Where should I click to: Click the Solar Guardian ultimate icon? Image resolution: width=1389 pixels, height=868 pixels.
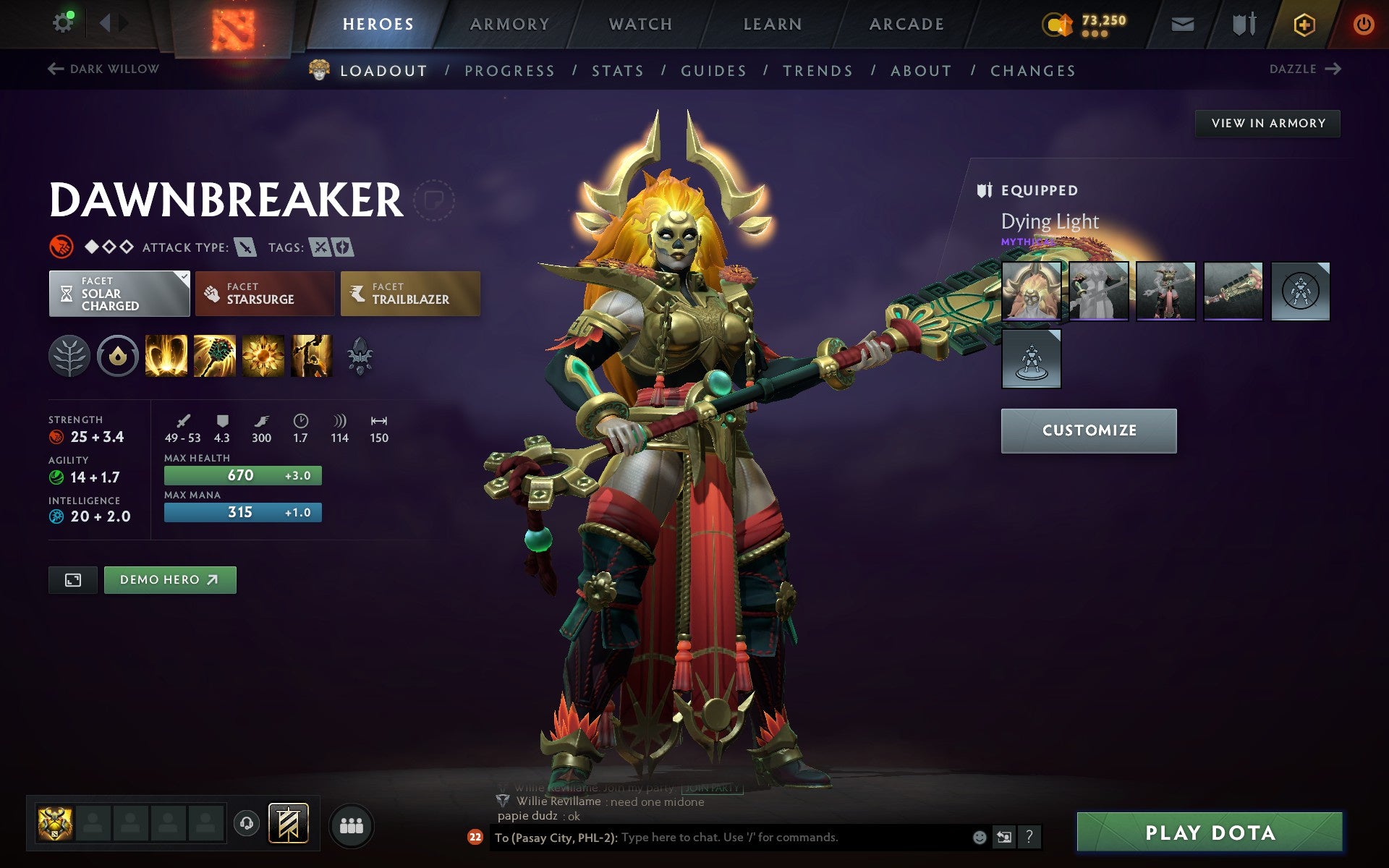click(x=311, y=355)
